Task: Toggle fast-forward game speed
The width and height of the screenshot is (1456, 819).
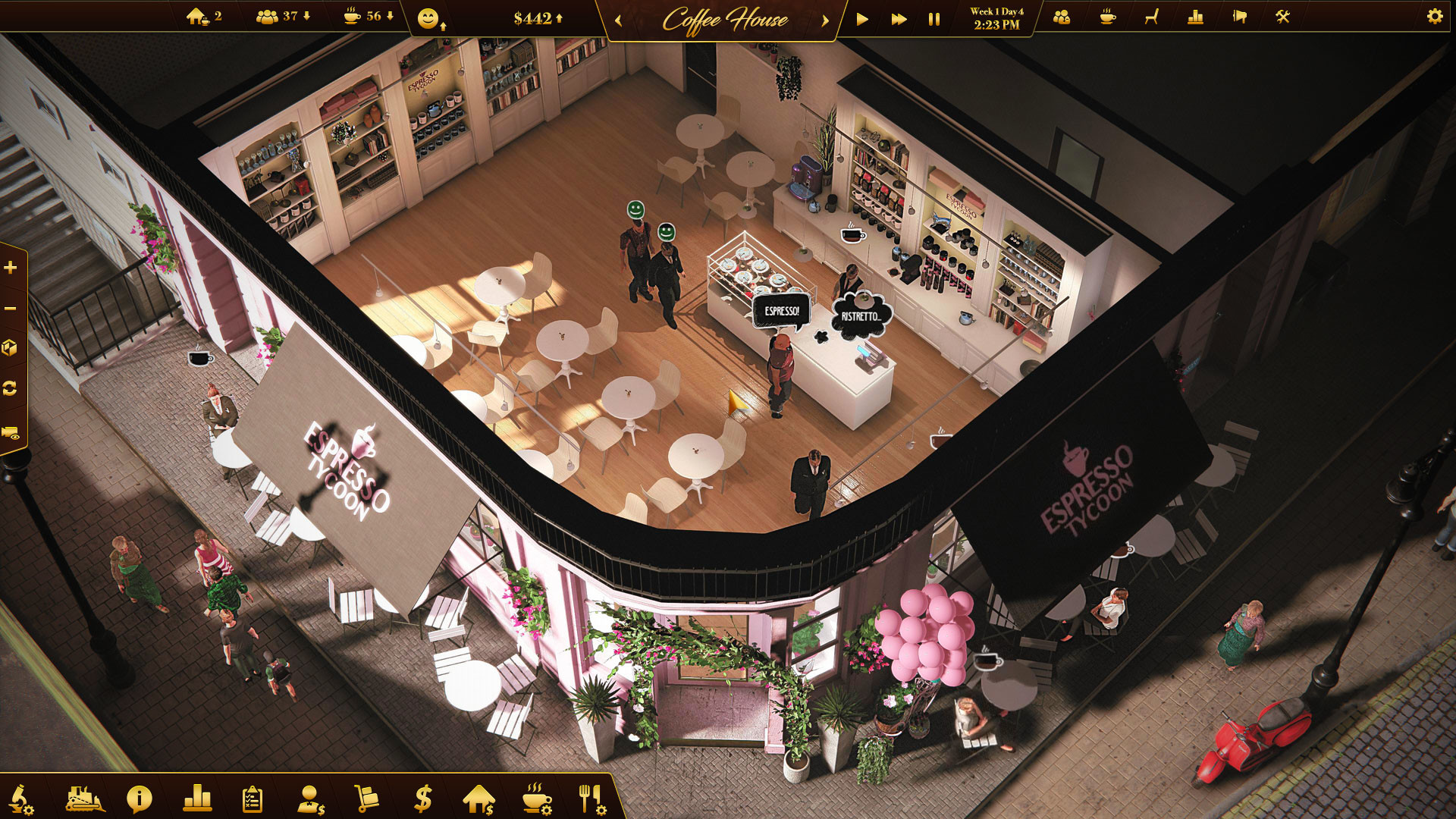Action: 901,20
